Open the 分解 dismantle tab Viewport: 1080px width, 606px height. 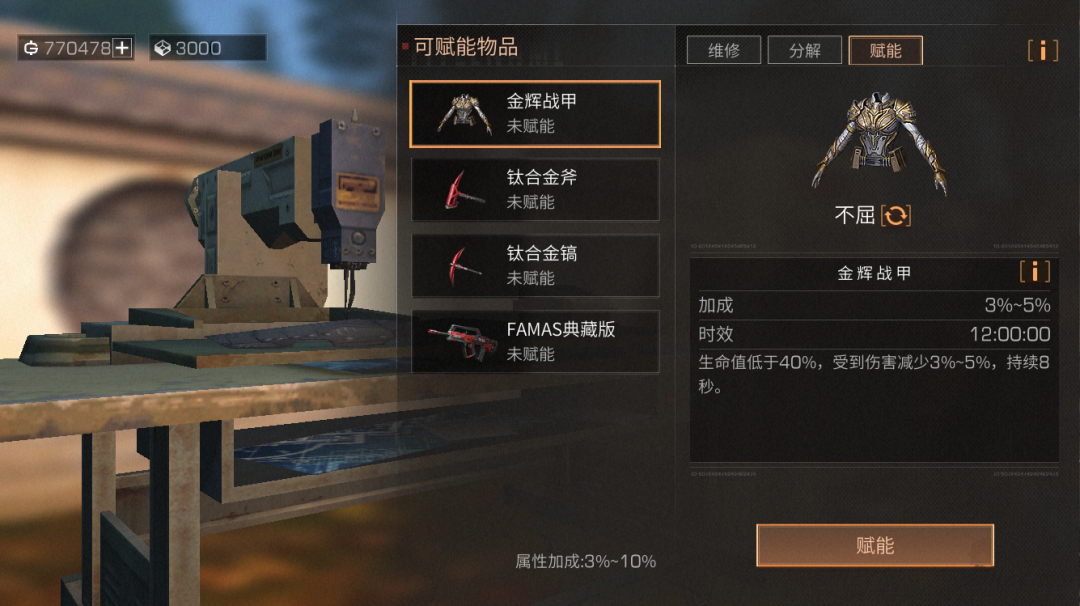coord(804,50)
